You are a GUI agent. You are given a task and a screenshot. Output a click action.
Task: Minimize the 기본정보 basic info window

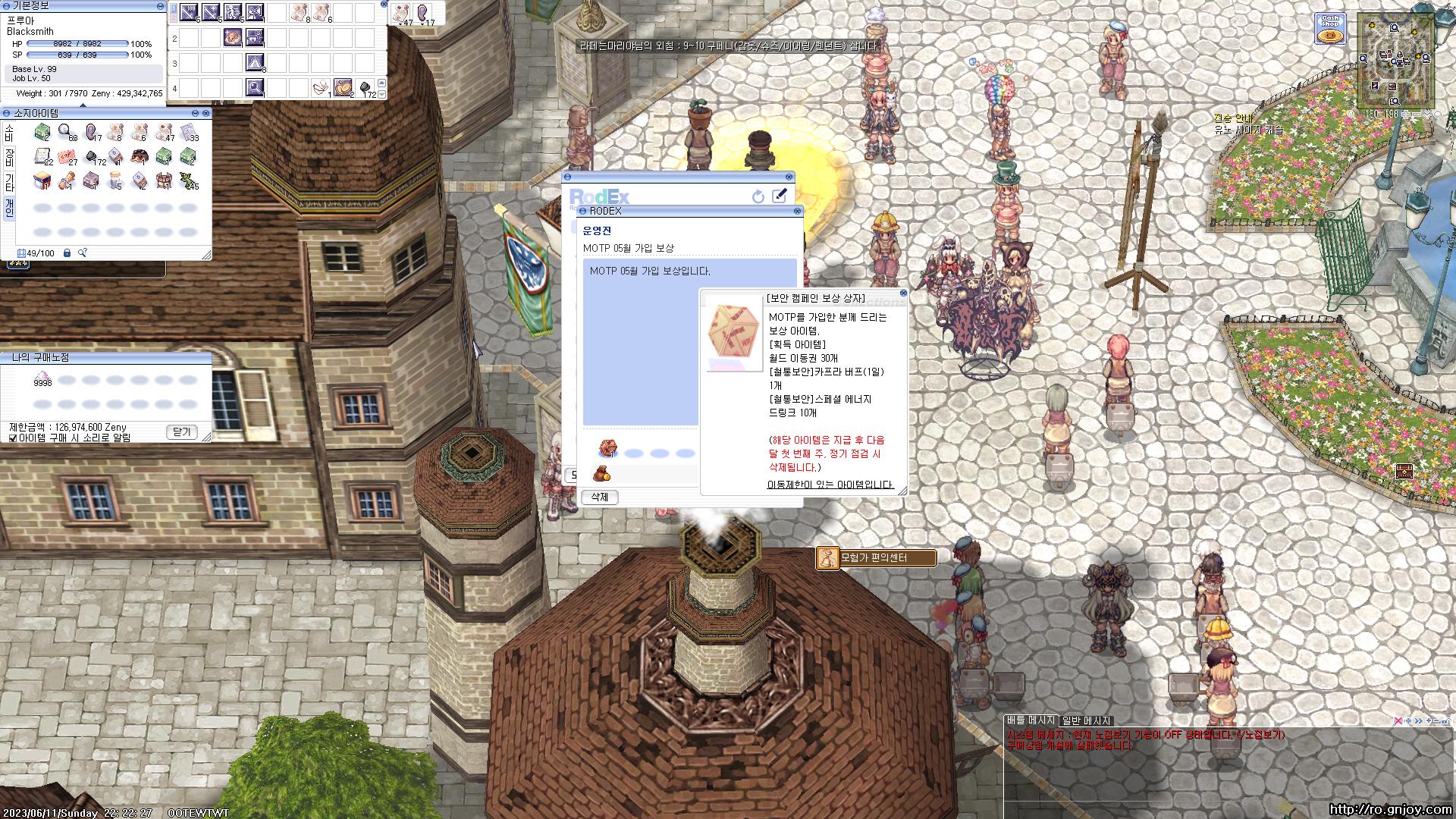160,6
